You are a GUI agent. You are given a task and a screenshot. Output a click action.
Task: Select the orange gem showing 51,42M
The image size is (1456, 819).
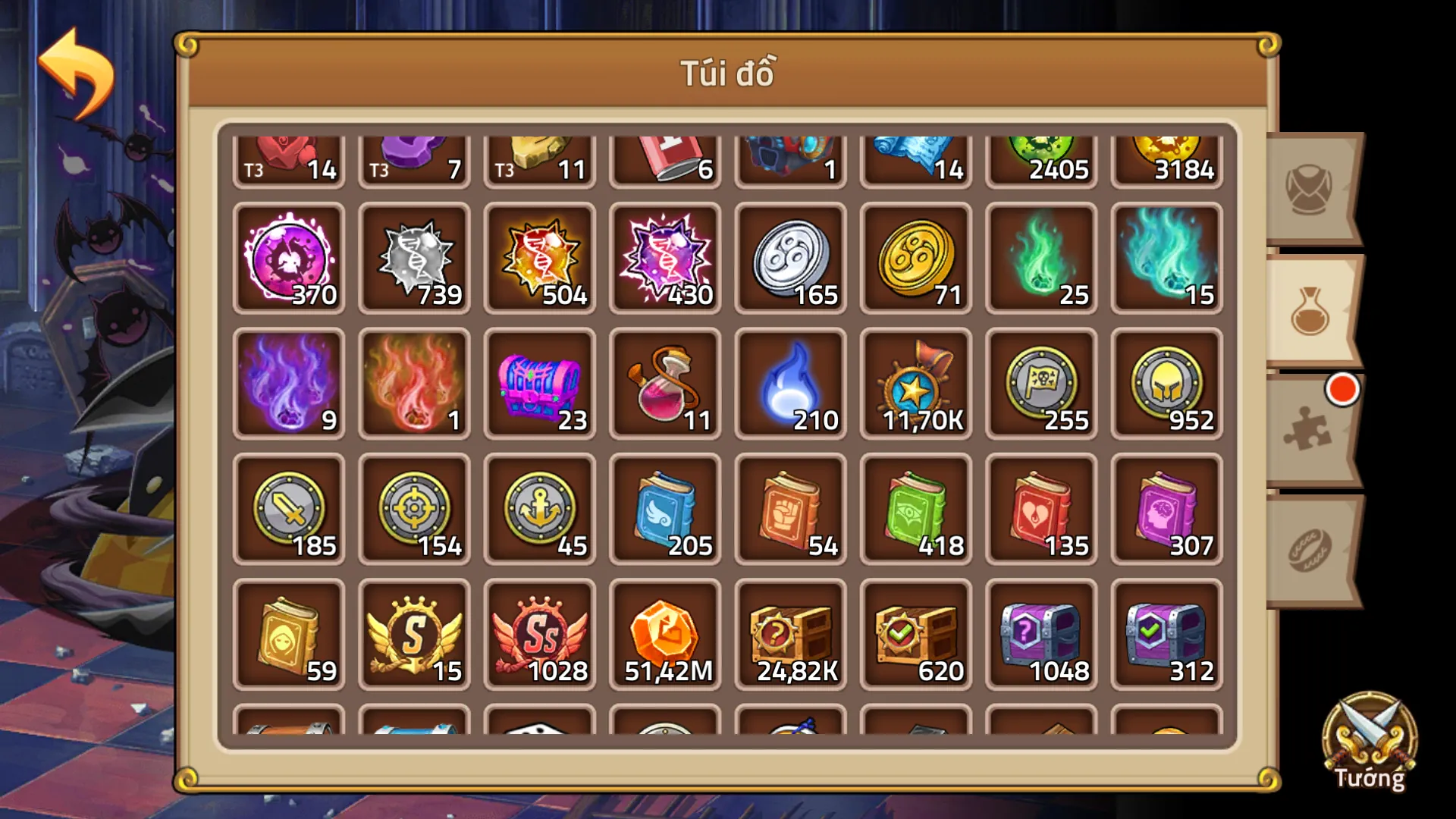(x=665, y=635)
